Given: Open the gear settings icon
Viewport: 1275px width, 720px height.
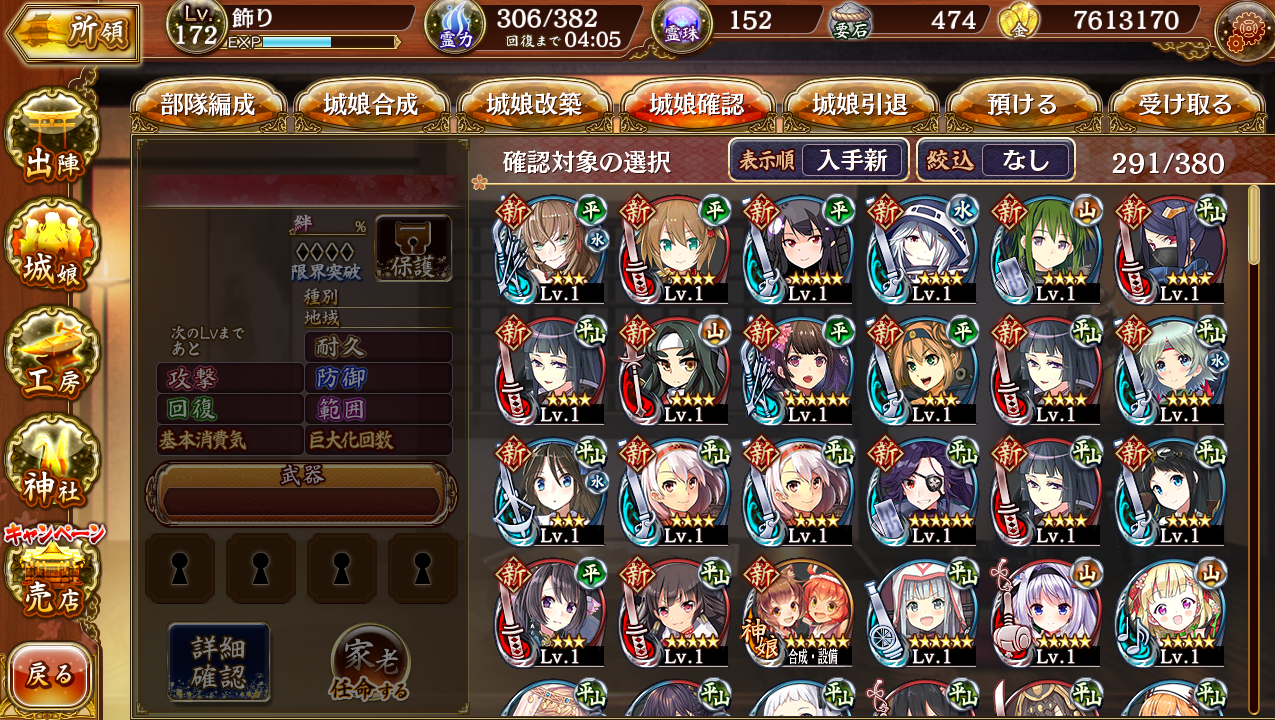Looking at the screenshot, I should coord(1243,30).
